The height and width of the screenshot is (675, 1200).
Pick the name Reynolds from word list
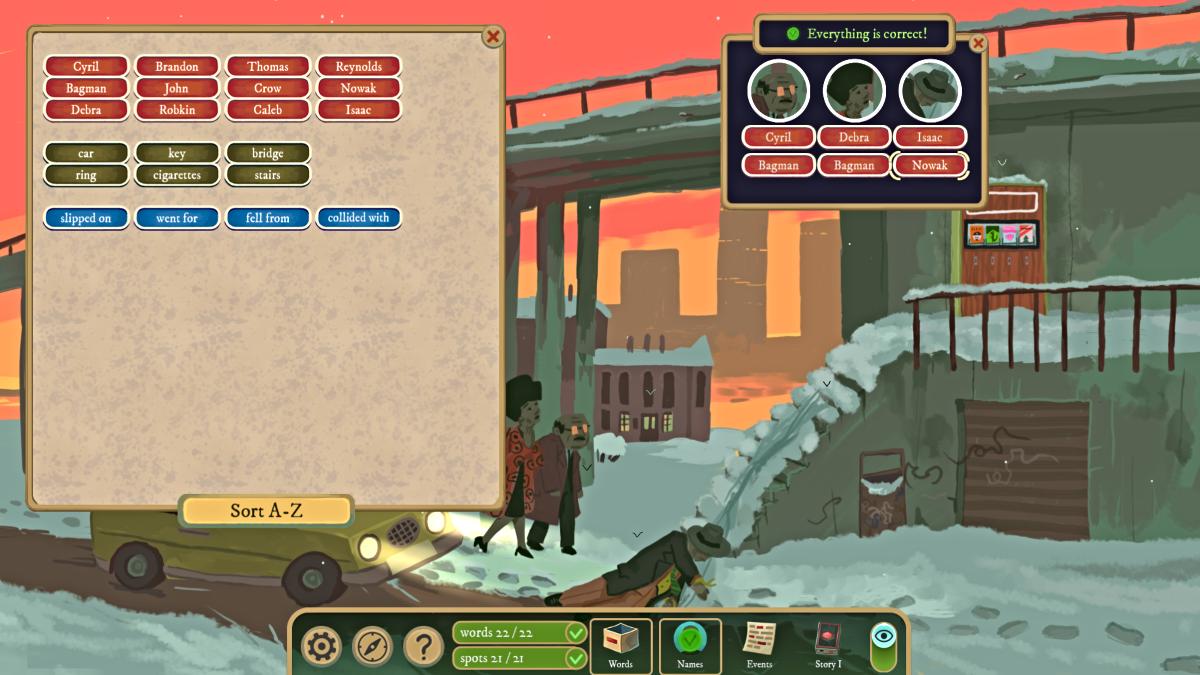tap(358, 67)
